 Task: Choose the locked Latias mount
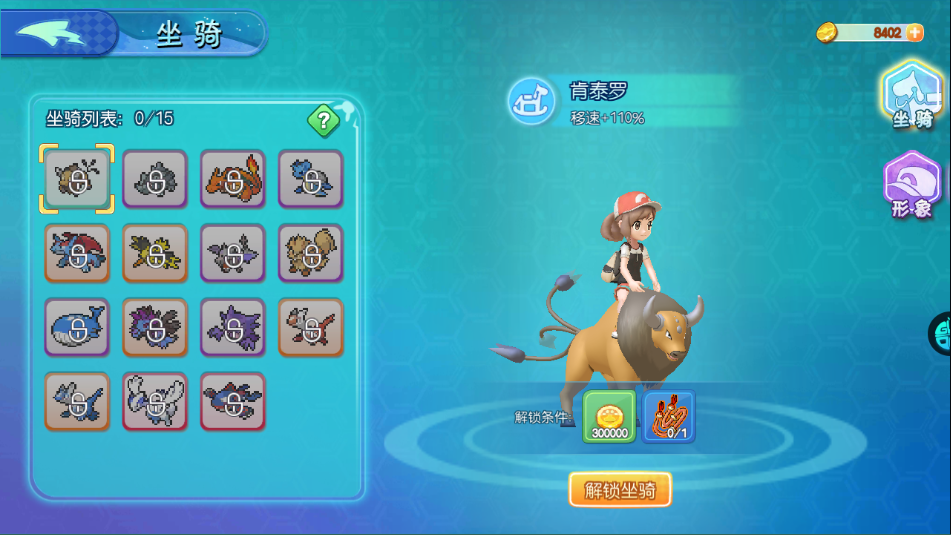[310, 327]
